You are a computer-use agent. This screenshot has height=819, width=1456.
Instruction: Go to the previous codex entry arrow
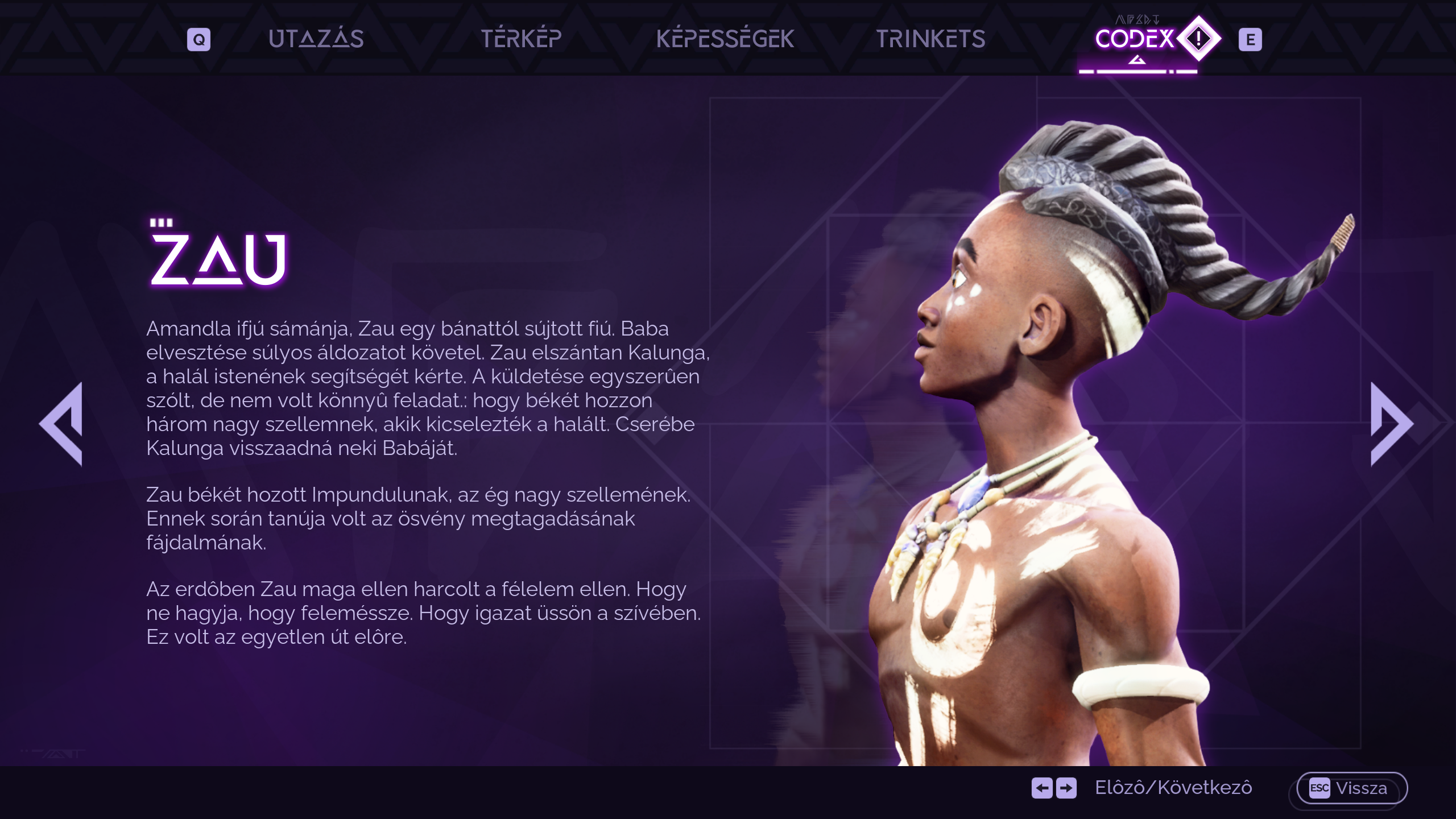[63, 424]
